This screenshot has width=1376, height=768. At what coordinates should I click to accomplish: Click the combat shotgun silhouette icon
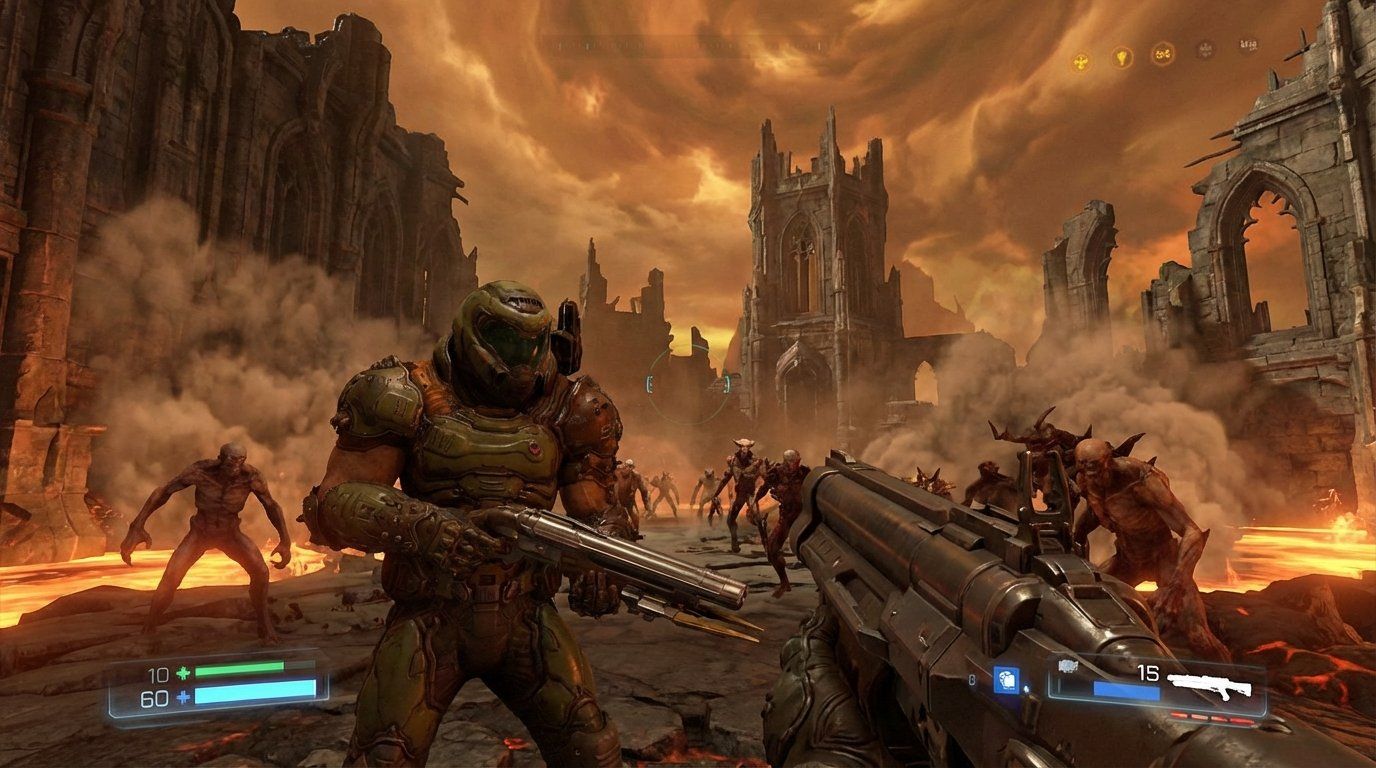point(1209,685)
